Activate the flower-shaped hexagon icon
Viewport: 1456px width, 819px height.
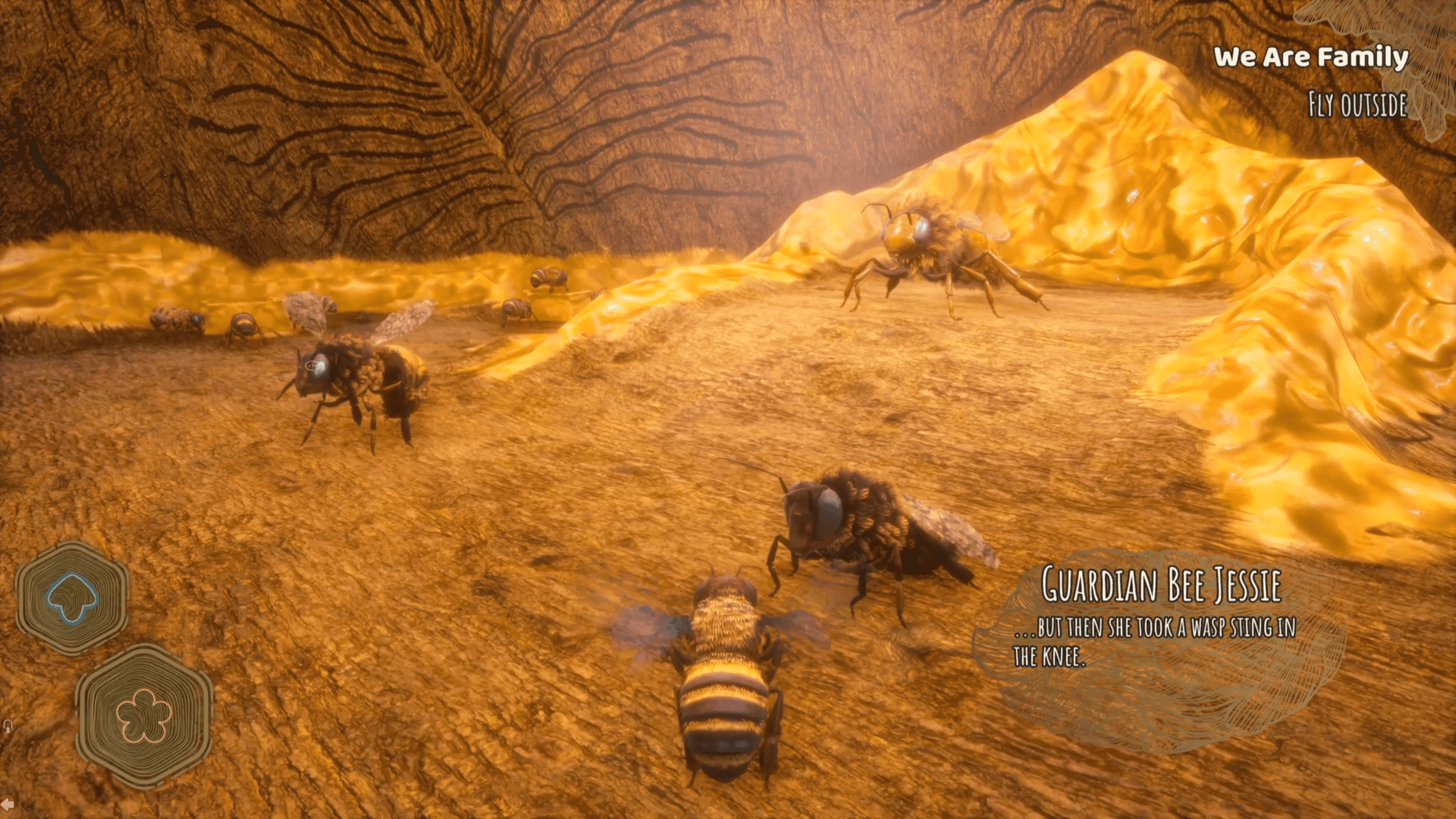144,716
